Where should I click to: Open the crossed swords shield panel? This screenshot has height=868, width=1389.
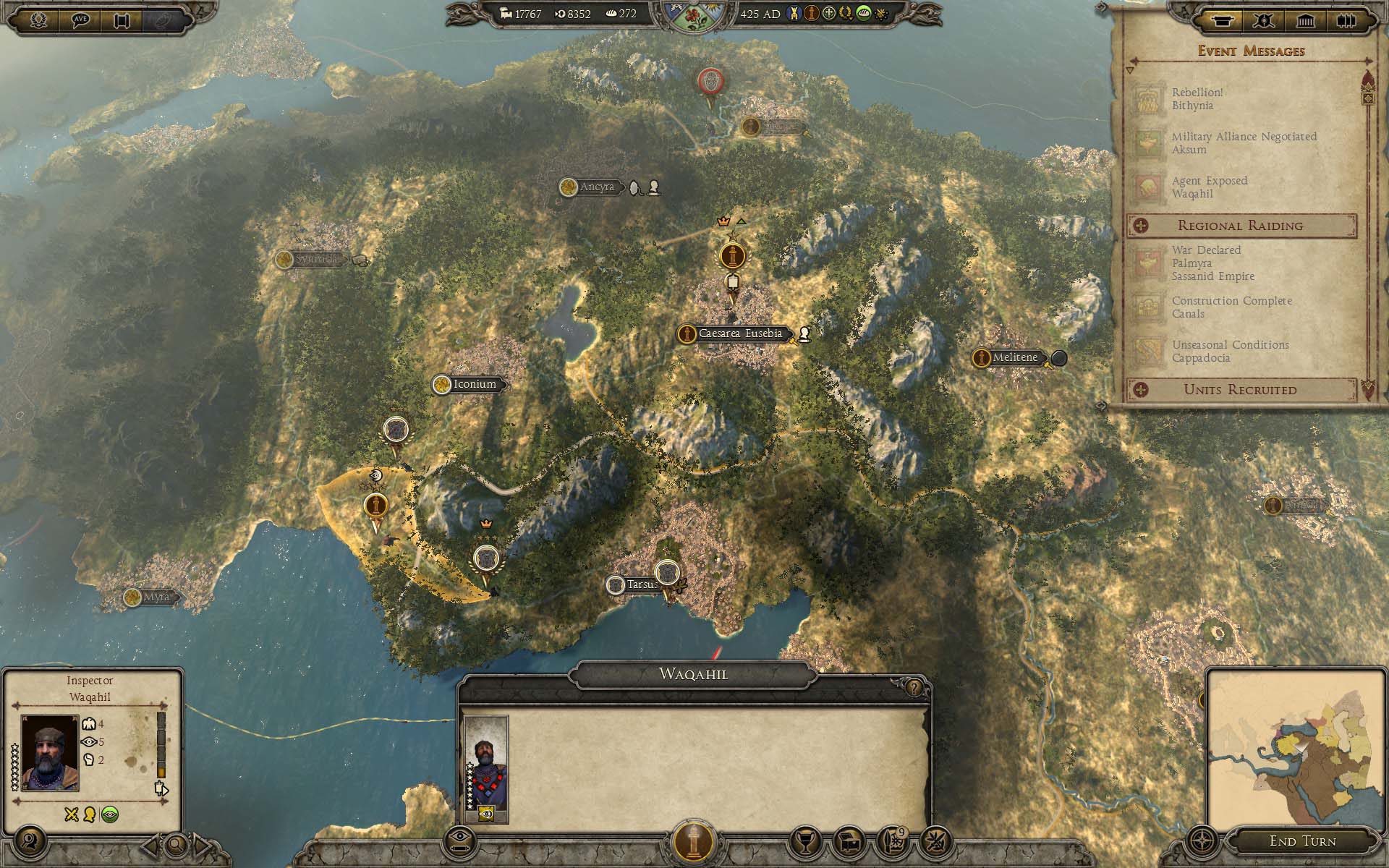click(1264, 20)
